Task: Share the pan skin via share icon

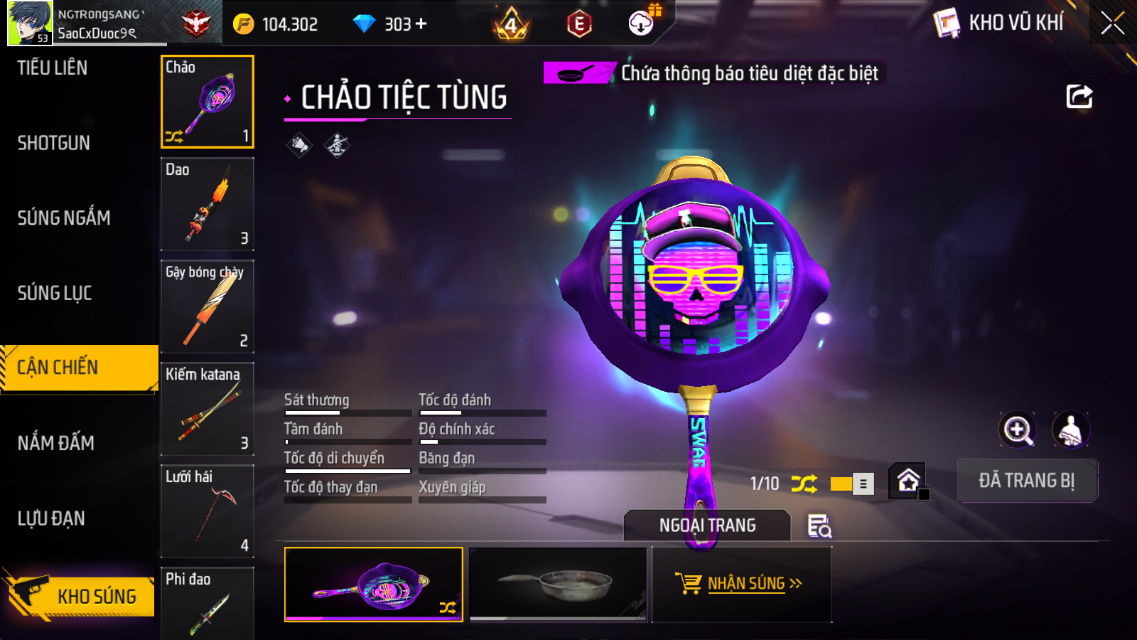Action: click(1079, 96)
